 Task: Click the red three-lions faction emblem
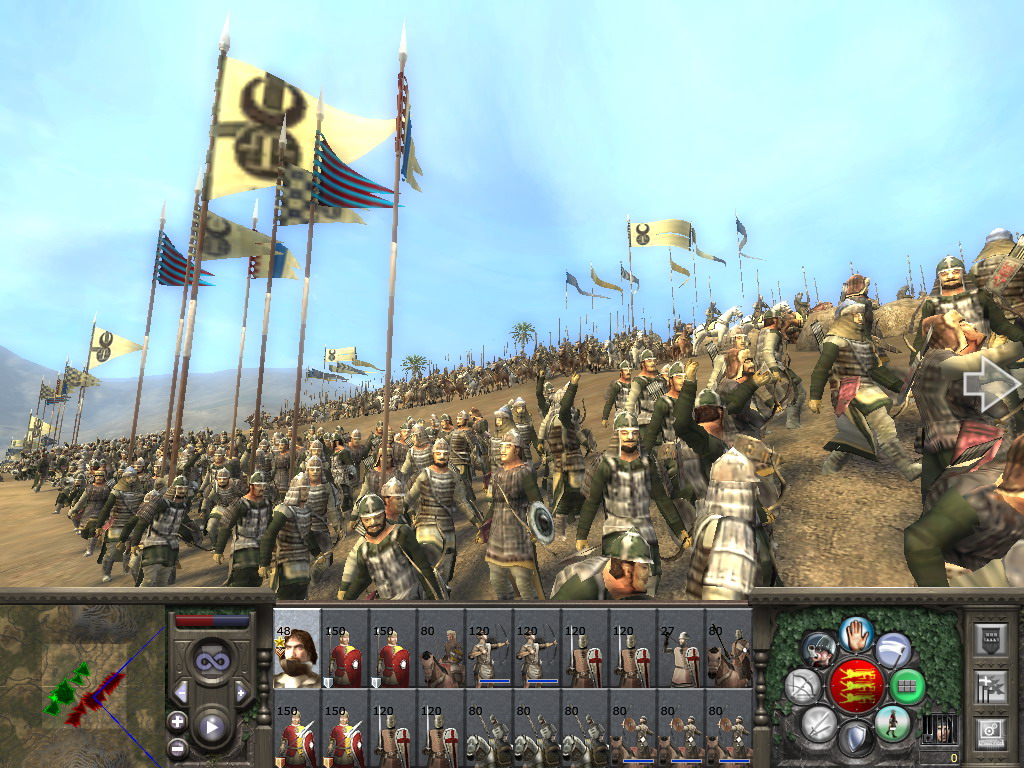(x=855, y=686)
